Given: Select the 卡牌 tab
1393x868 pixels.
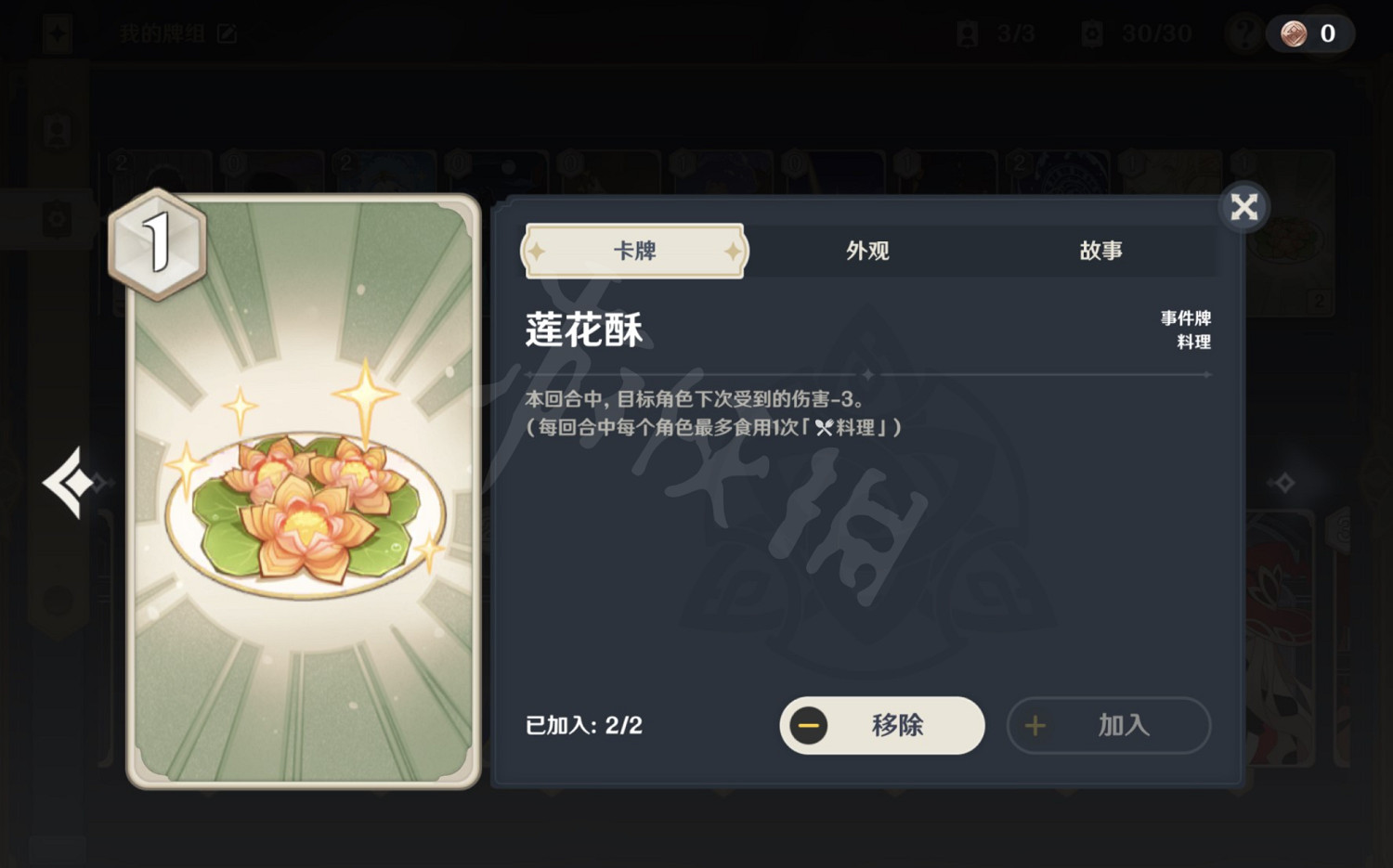Looking at the screenshot, I should tap(634, 251).
